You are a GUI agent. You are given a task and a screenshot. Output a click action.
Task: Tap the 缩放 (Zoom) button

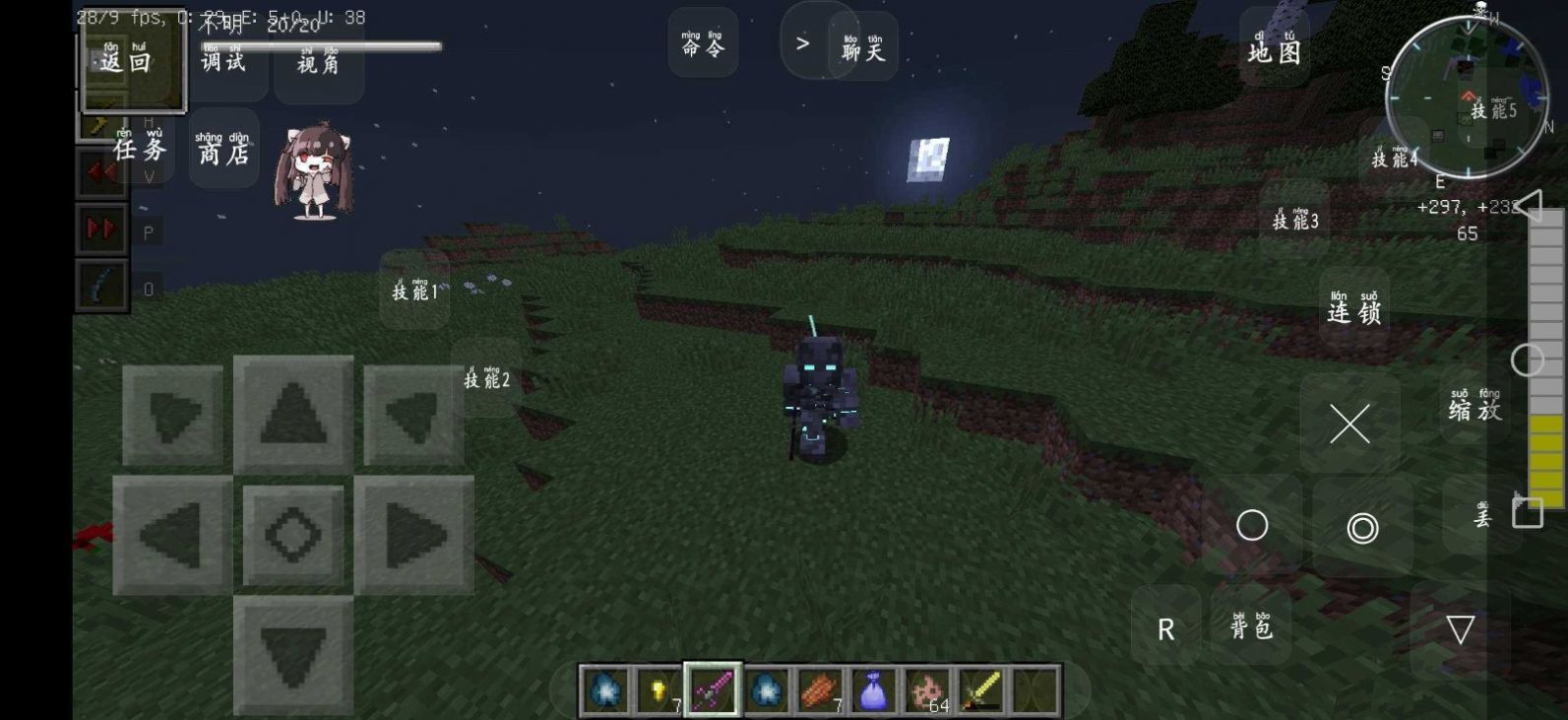click(x=1474, y=407)
